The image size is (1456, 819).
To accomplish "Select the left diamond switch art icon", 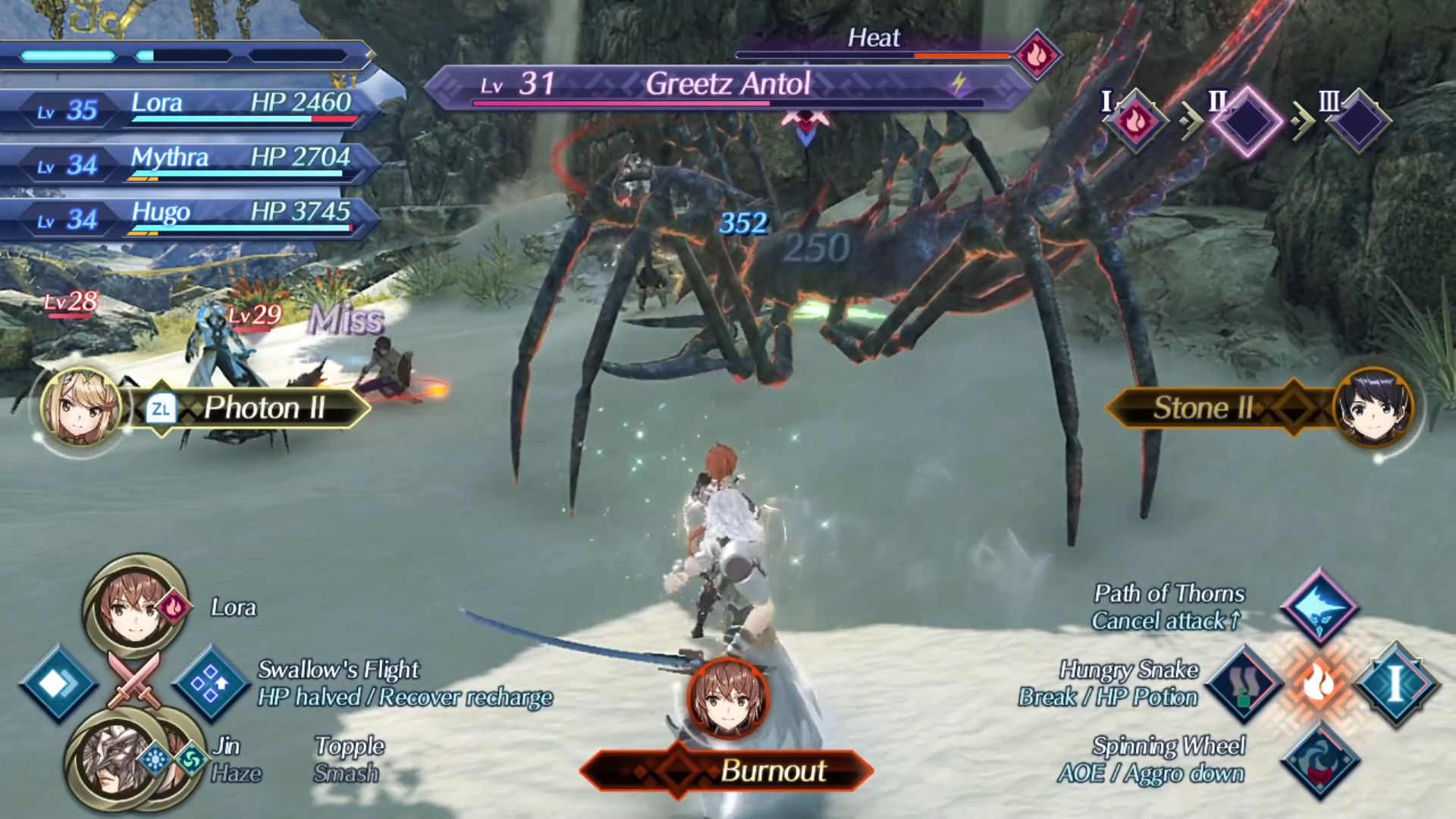I will pyautogui.click(x=58, y=684).
